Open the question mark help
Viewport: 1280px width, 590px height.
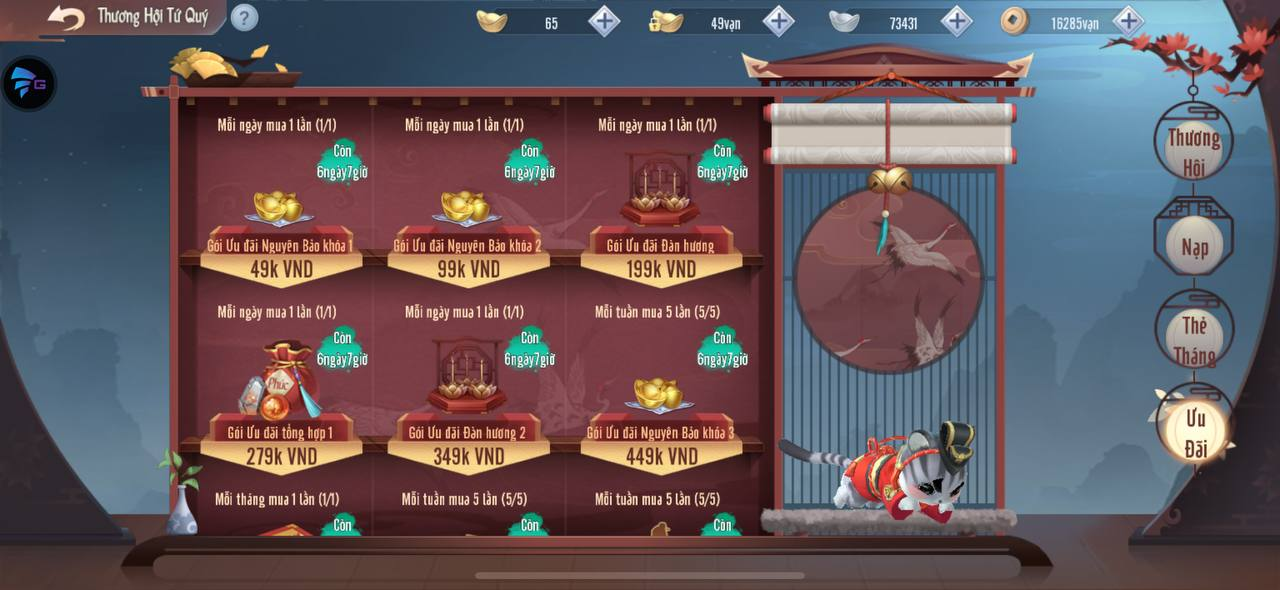point(244,18)
